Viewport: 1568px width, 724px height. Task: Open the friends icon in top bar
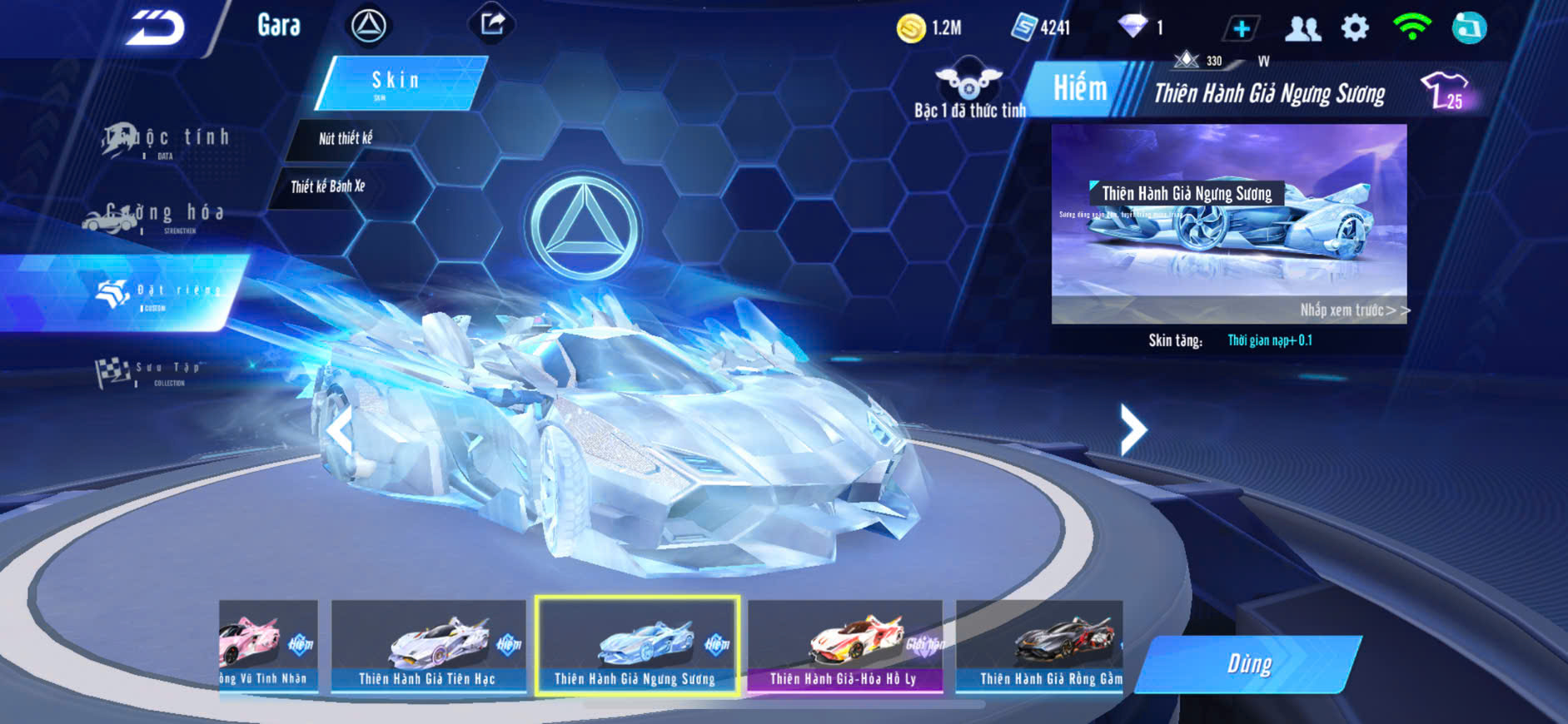[x=1302, y=29]
